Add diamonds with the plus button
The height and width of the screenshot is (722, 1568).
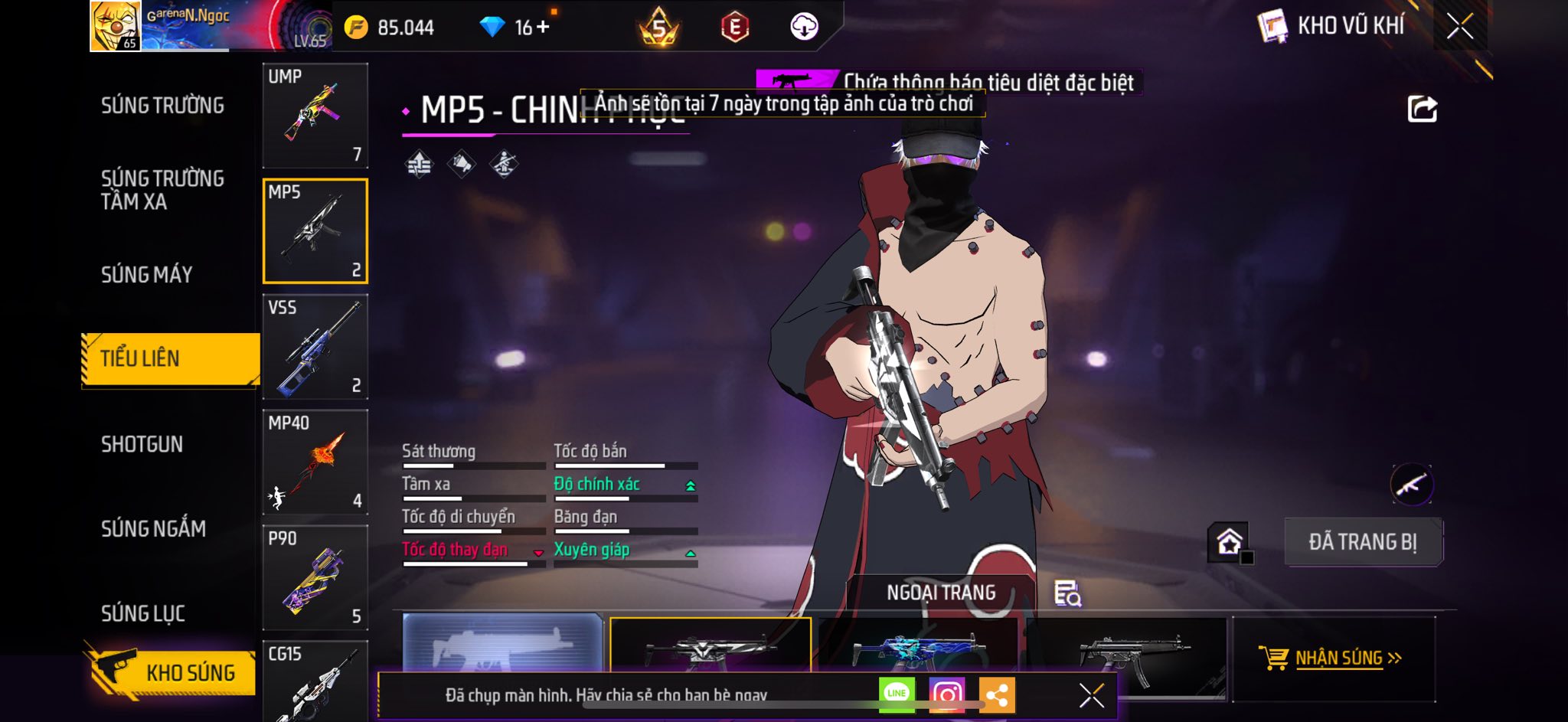pos(543,28)
